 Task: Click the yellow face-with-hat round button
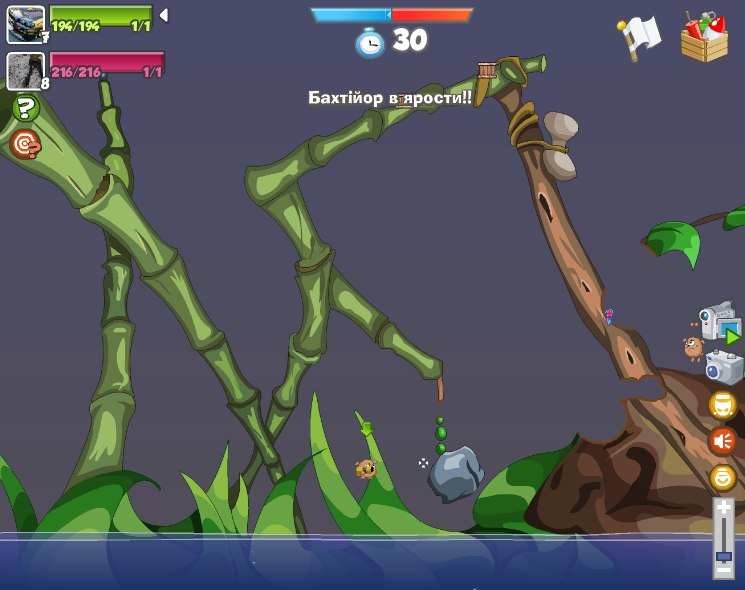point(723,405)
